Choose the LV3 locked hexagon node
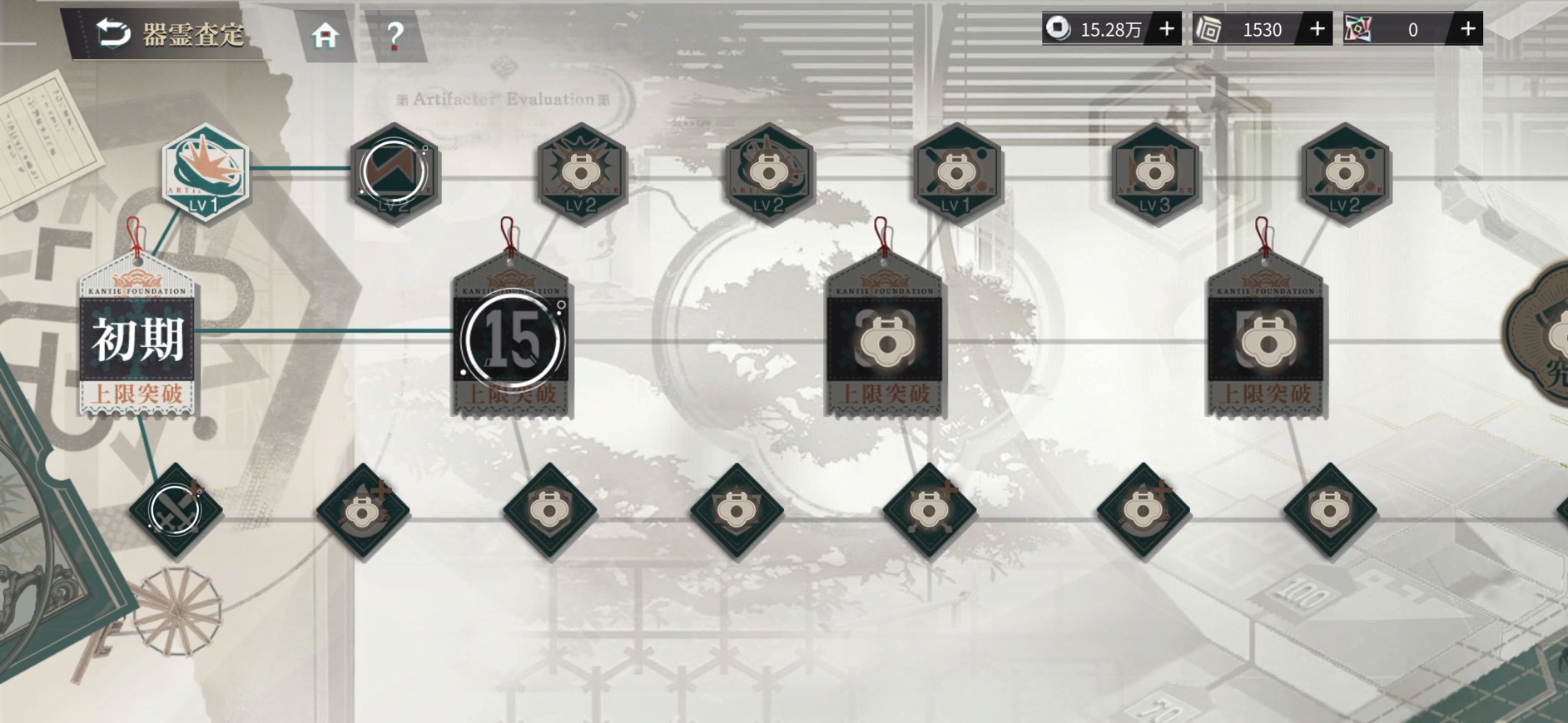 tap(1154, 173)
